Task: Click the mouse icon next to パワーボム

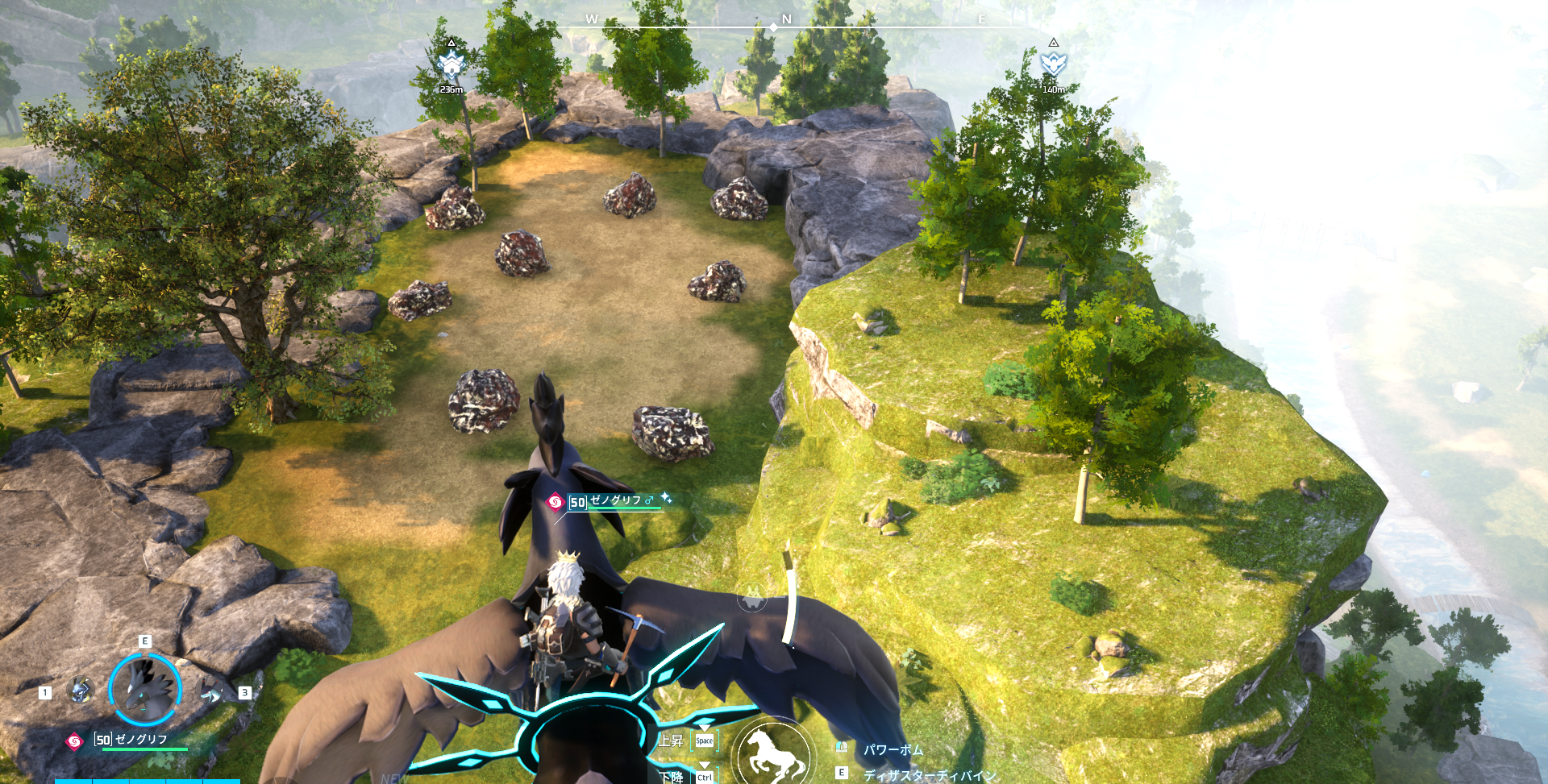Action: point(842,748)
